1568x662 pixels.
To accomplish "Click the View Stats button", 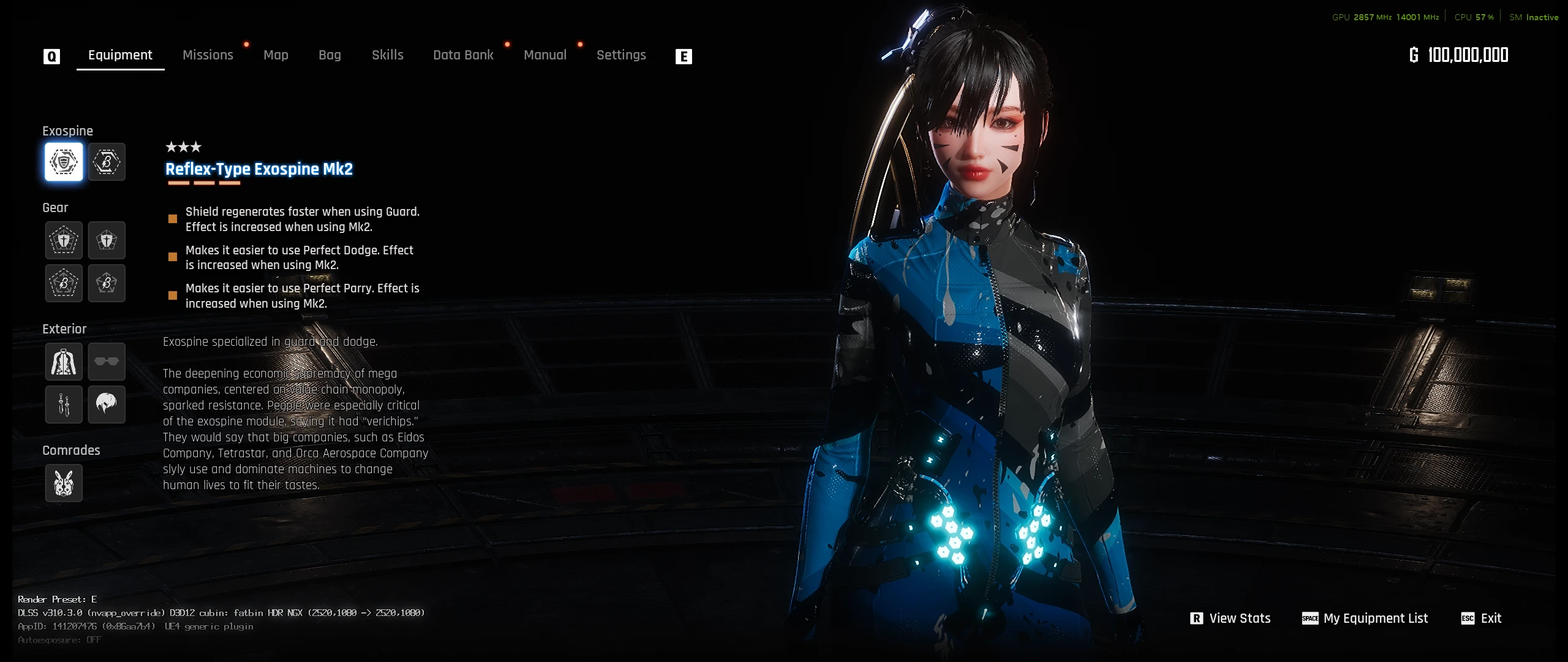I will click(1231, 618).
